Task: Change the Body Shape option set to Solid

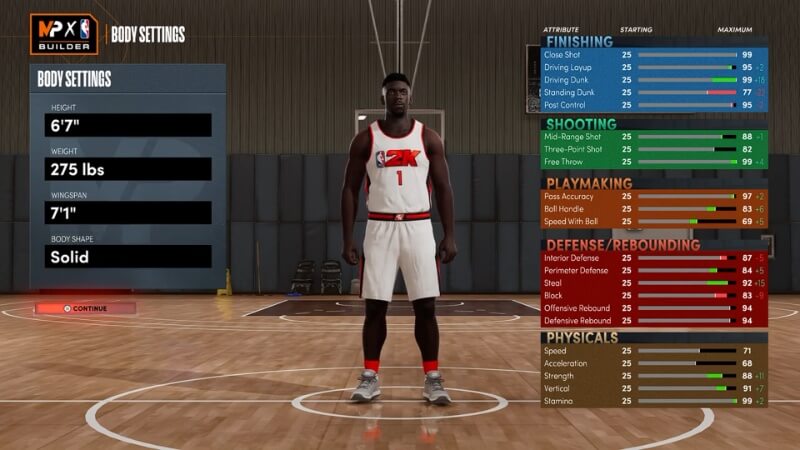Action: click(x=129, y=257)
